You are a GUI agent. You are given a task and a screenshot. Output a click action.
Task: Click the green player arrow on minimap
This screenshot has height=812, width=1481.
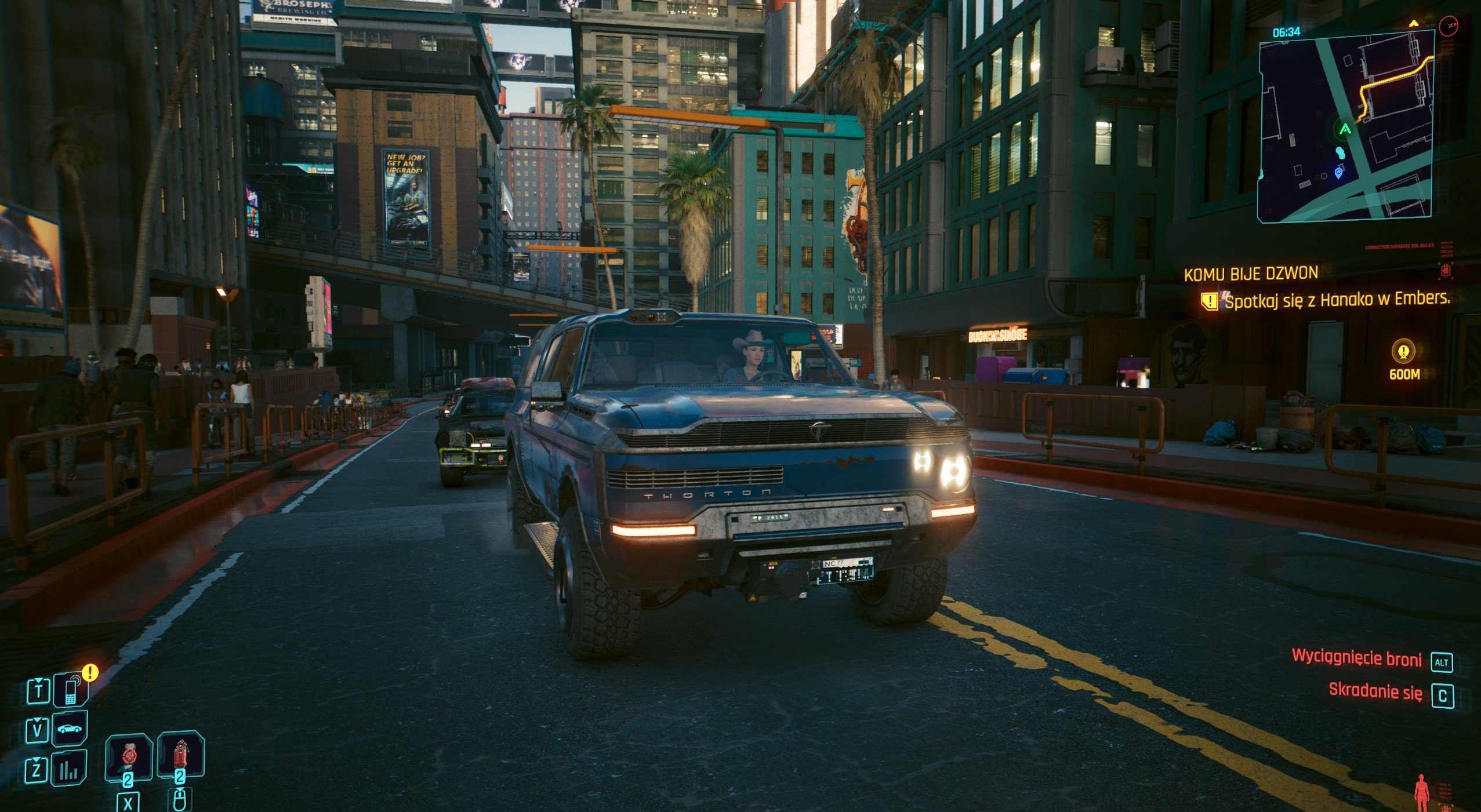[x=1345, y=129]
